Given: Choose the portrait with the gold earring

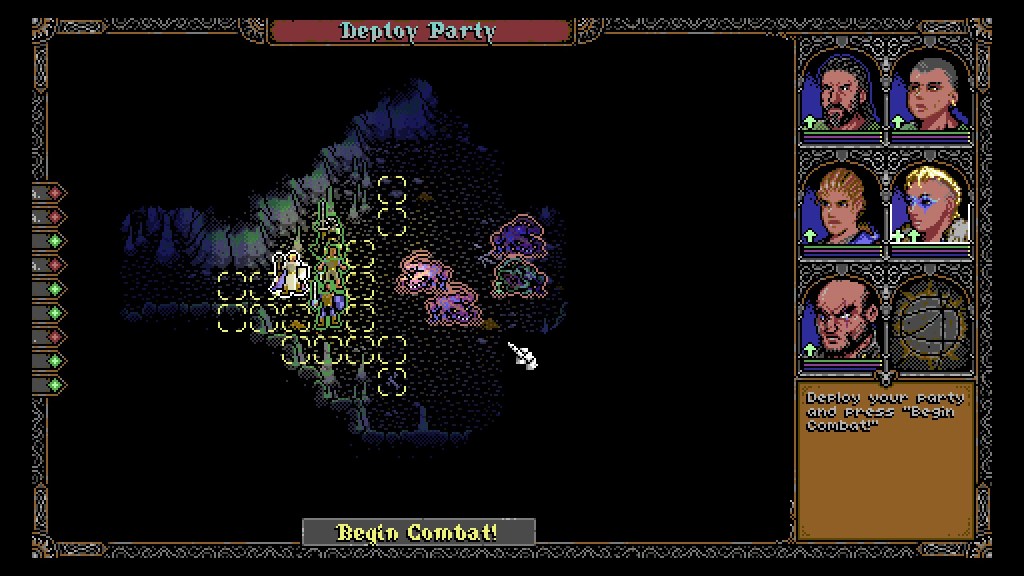Looking at the screenshot, I should click(930, 93).
